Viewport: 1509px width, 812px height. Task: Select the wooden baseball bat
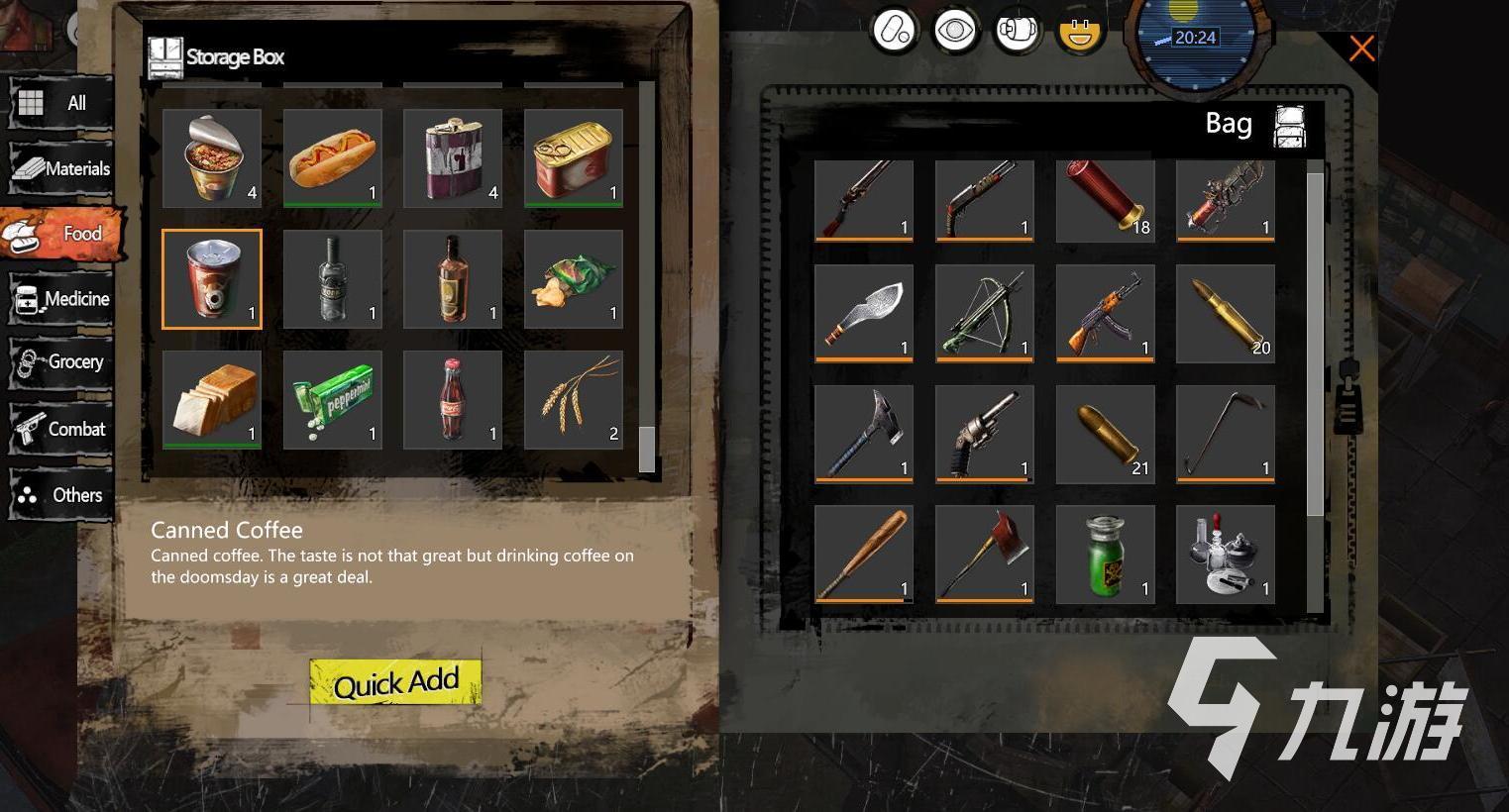pos(864,555)
